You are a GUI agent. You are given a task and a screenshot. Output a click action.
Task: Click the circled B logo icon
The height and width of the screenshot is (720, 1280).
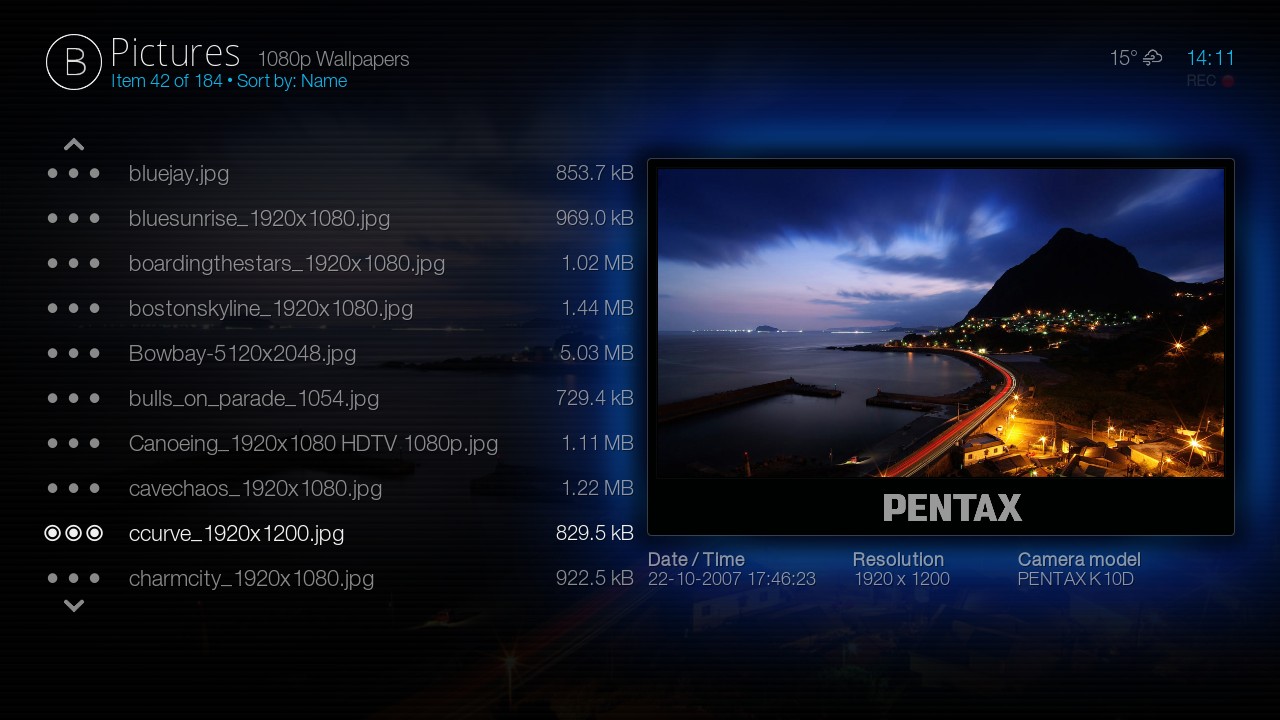point(74,62)
